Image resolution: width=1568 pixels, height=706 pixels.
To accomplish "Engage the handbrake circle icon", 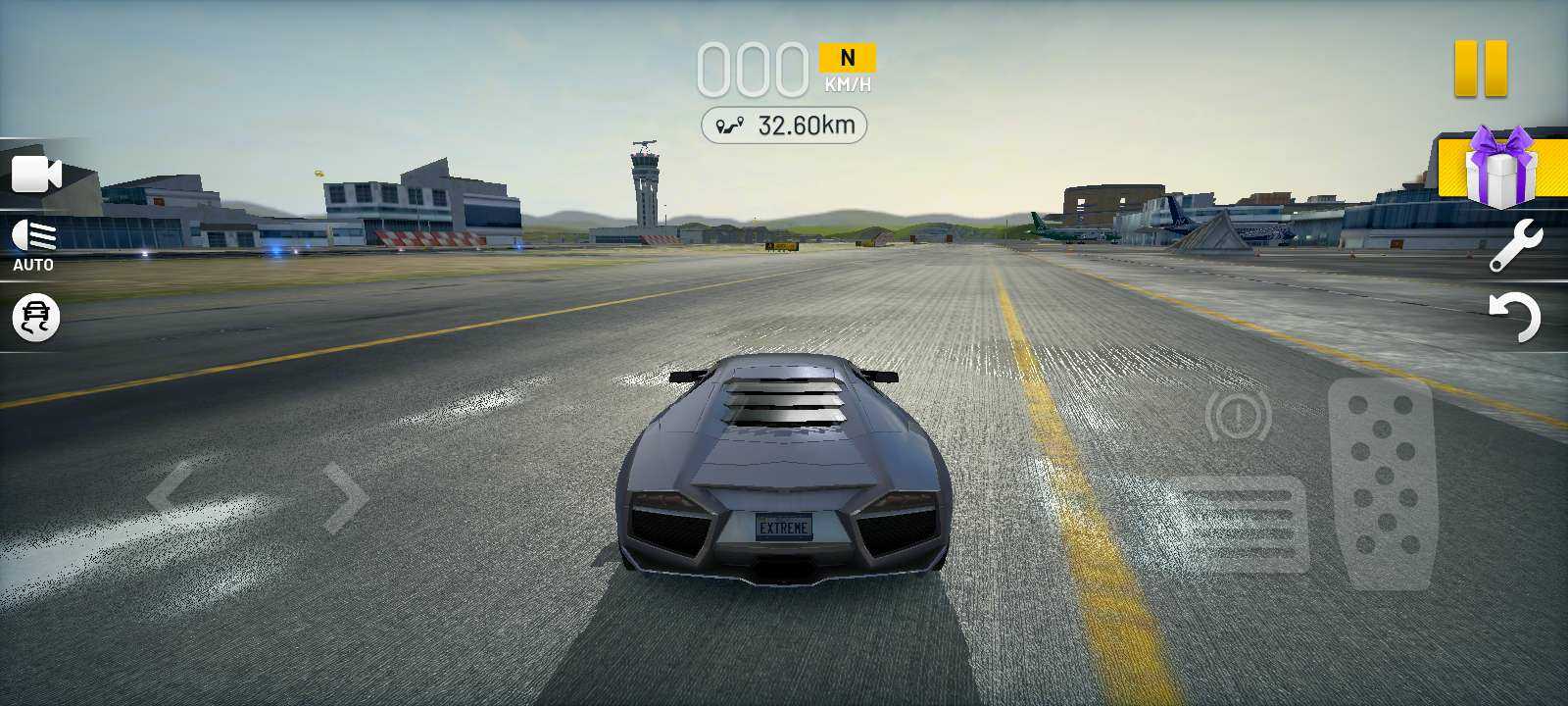I will (x=1238, y=416).
